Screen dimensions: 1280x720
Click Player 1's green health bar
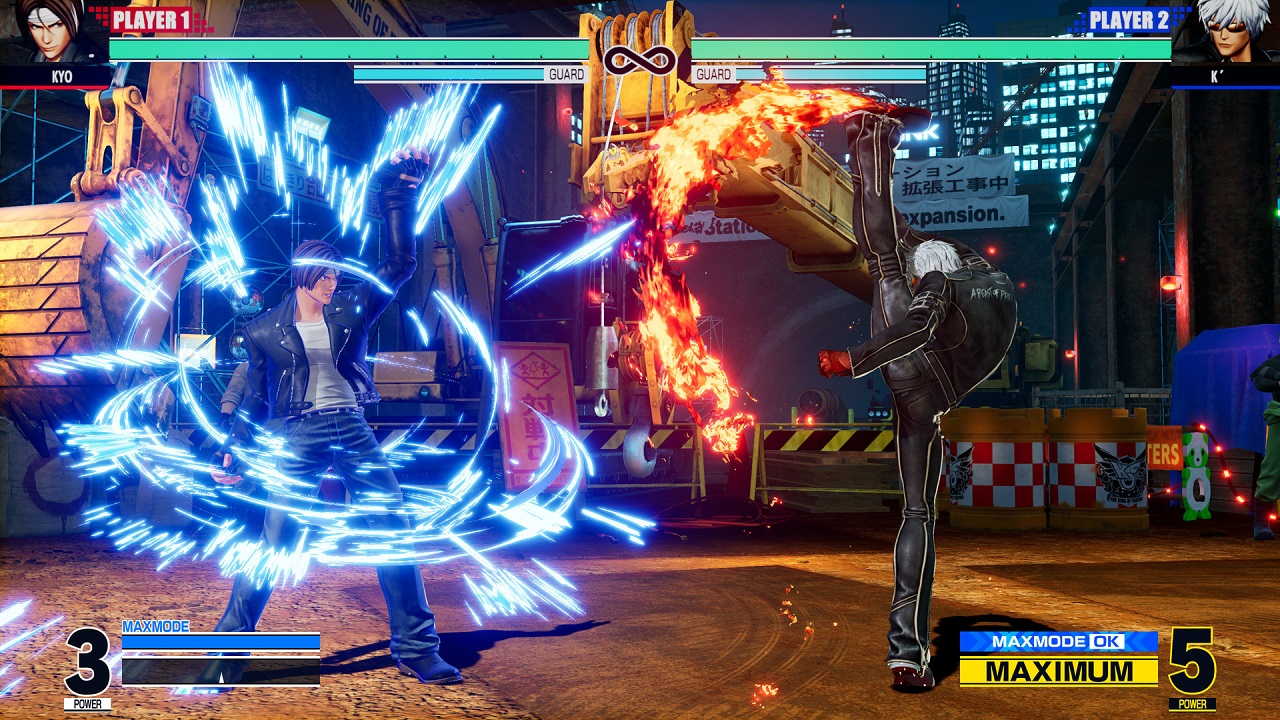(x=350, y=45)
